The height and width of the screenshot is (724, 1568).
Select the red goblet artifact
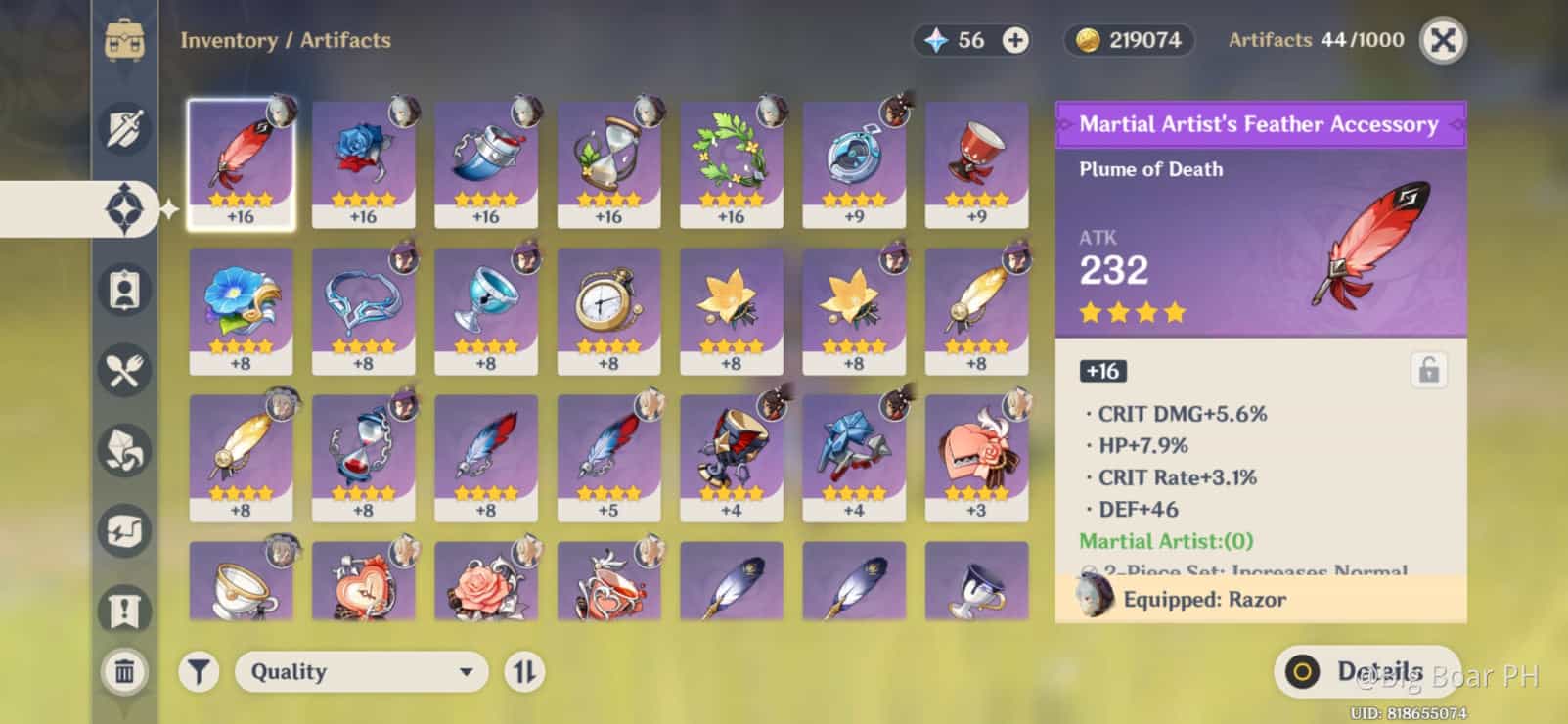(x=976, y=163)
